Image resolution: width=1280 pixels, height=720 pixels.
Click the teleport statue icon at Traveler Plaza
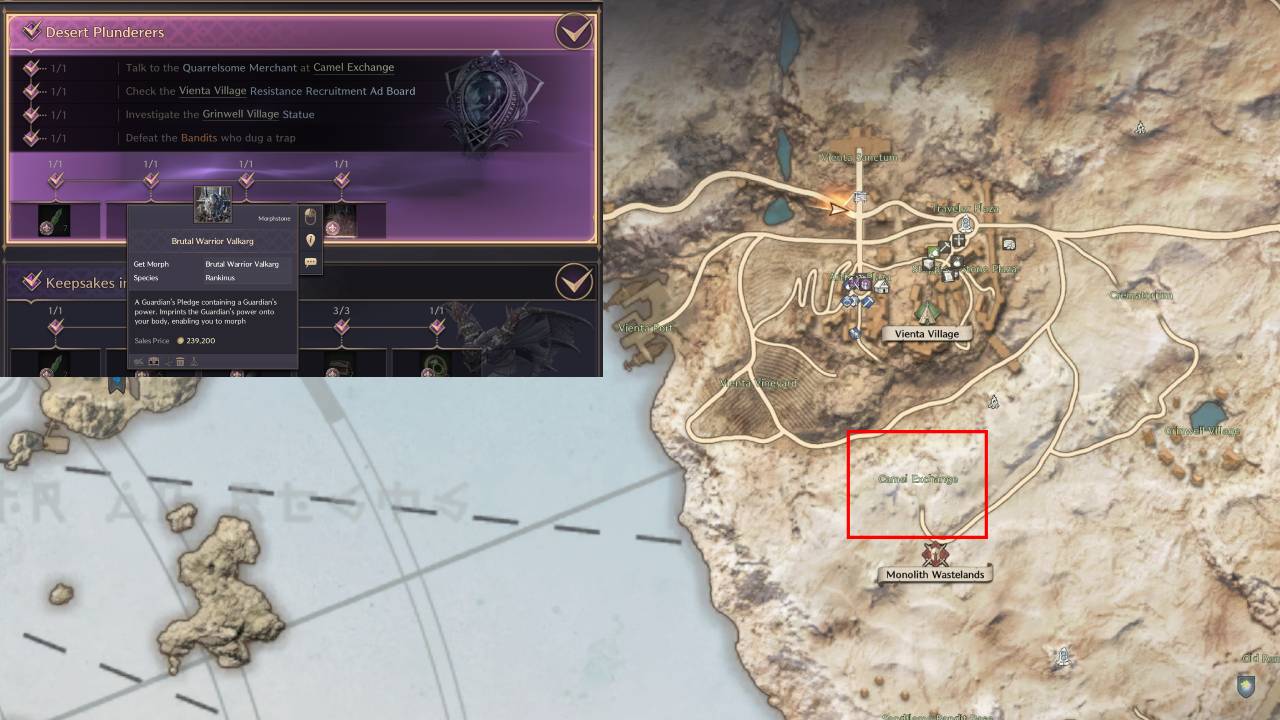(x=965, y=222)
